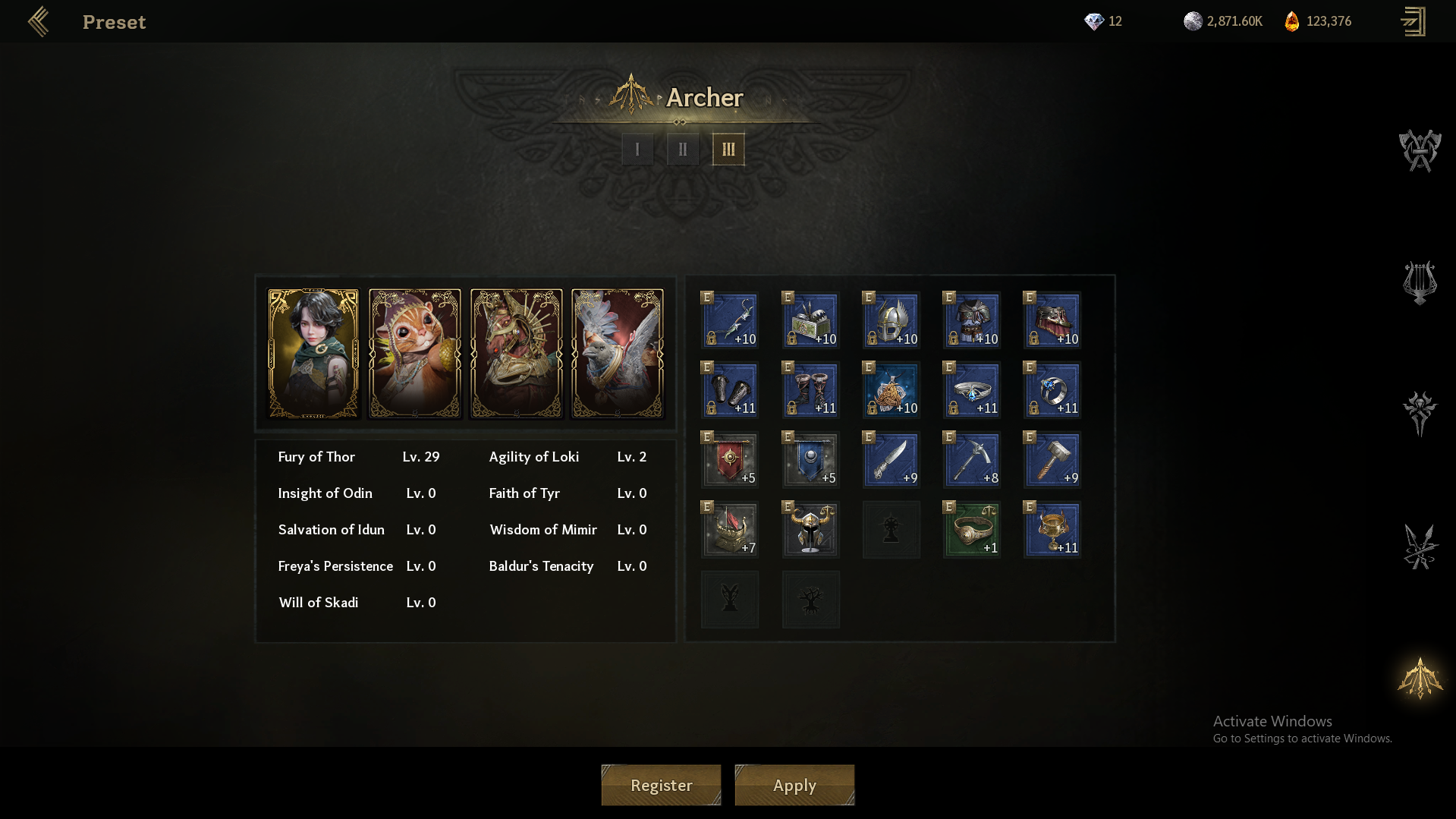Select the winged bird card
Viewport: 1456px width, 819px height.
pos(618,354)
